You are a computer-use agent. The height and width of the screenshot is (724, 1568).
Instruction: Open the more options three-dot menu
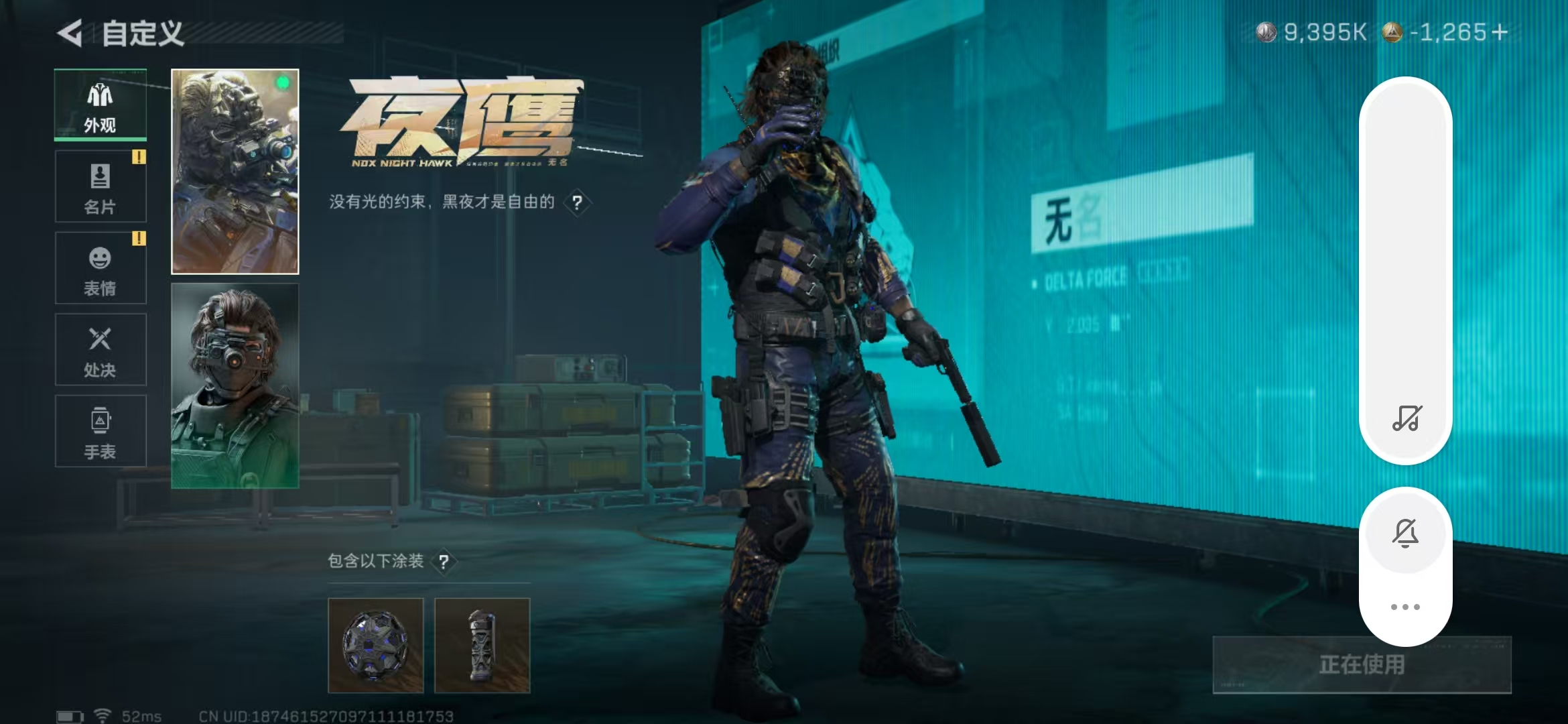click(x=1406, y=606)
